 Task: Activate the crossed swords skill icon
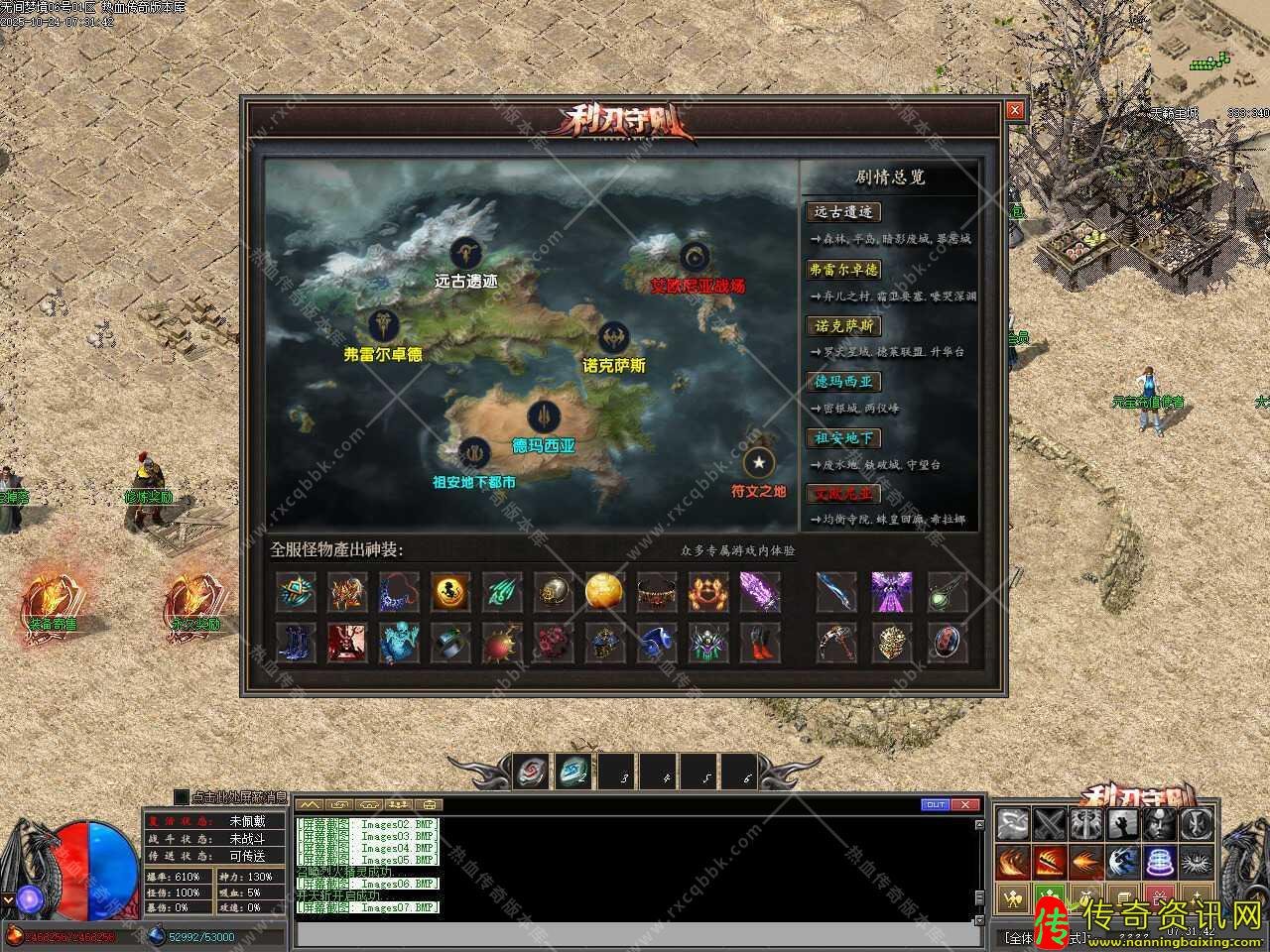coord(1050,824)
